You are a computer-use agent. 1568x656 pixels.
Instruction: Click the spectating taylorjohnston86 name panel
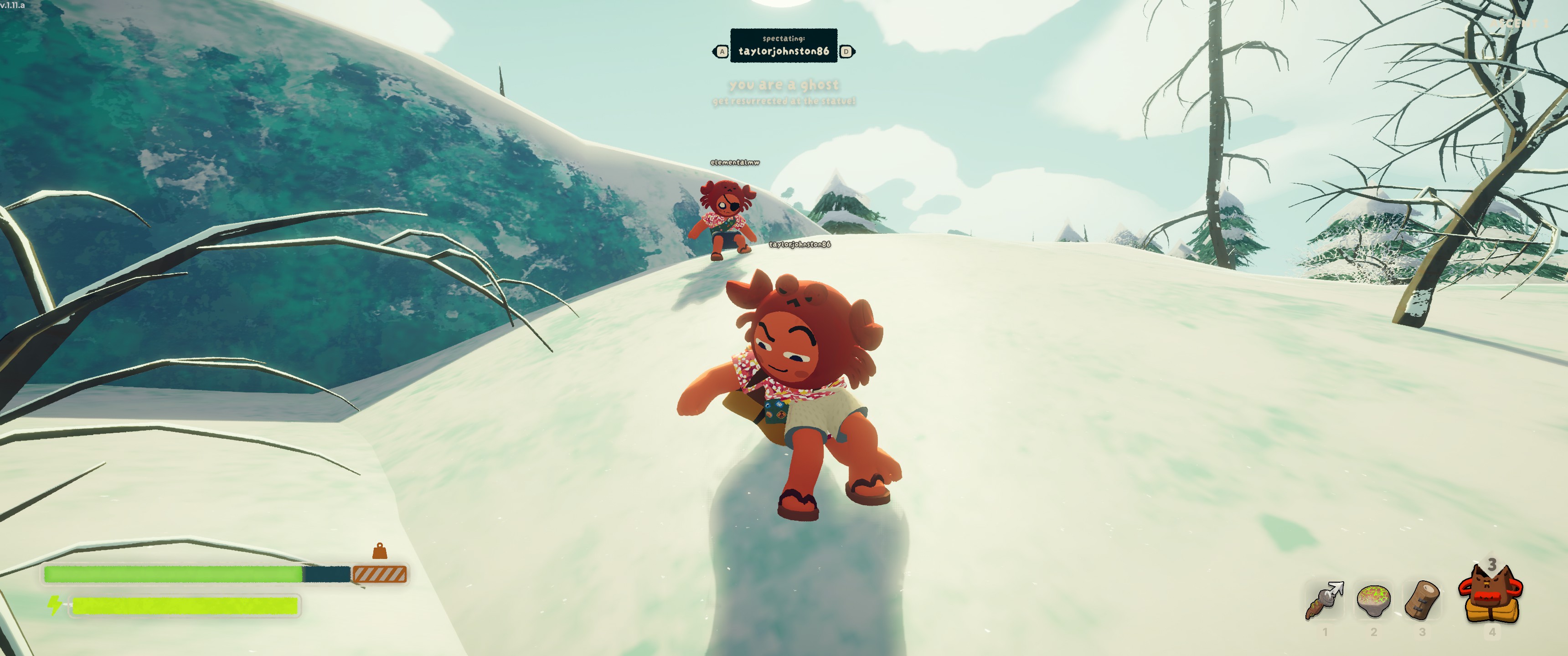pyautogui.click(x=784, y=46)
